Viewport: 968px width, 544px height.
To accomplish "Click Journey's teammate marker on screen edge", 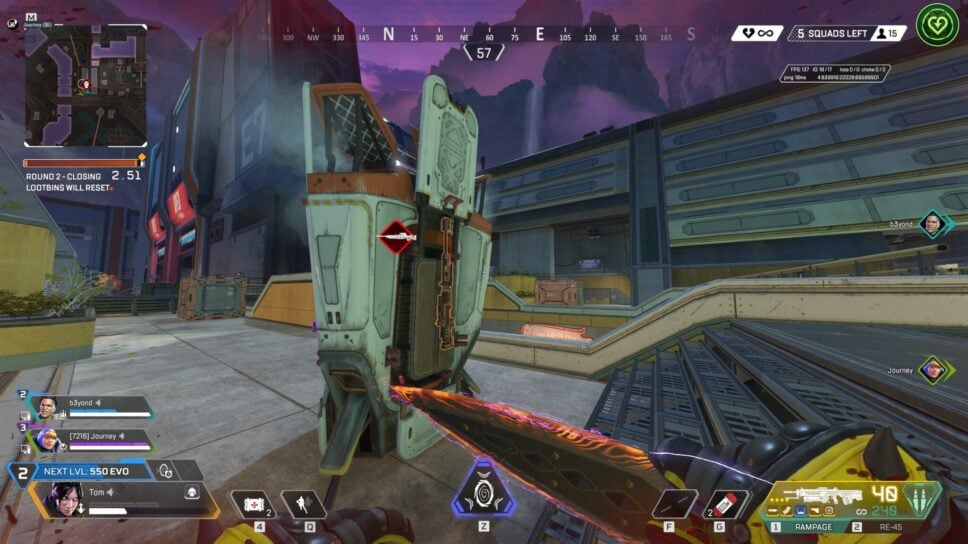I will point(932,370).
